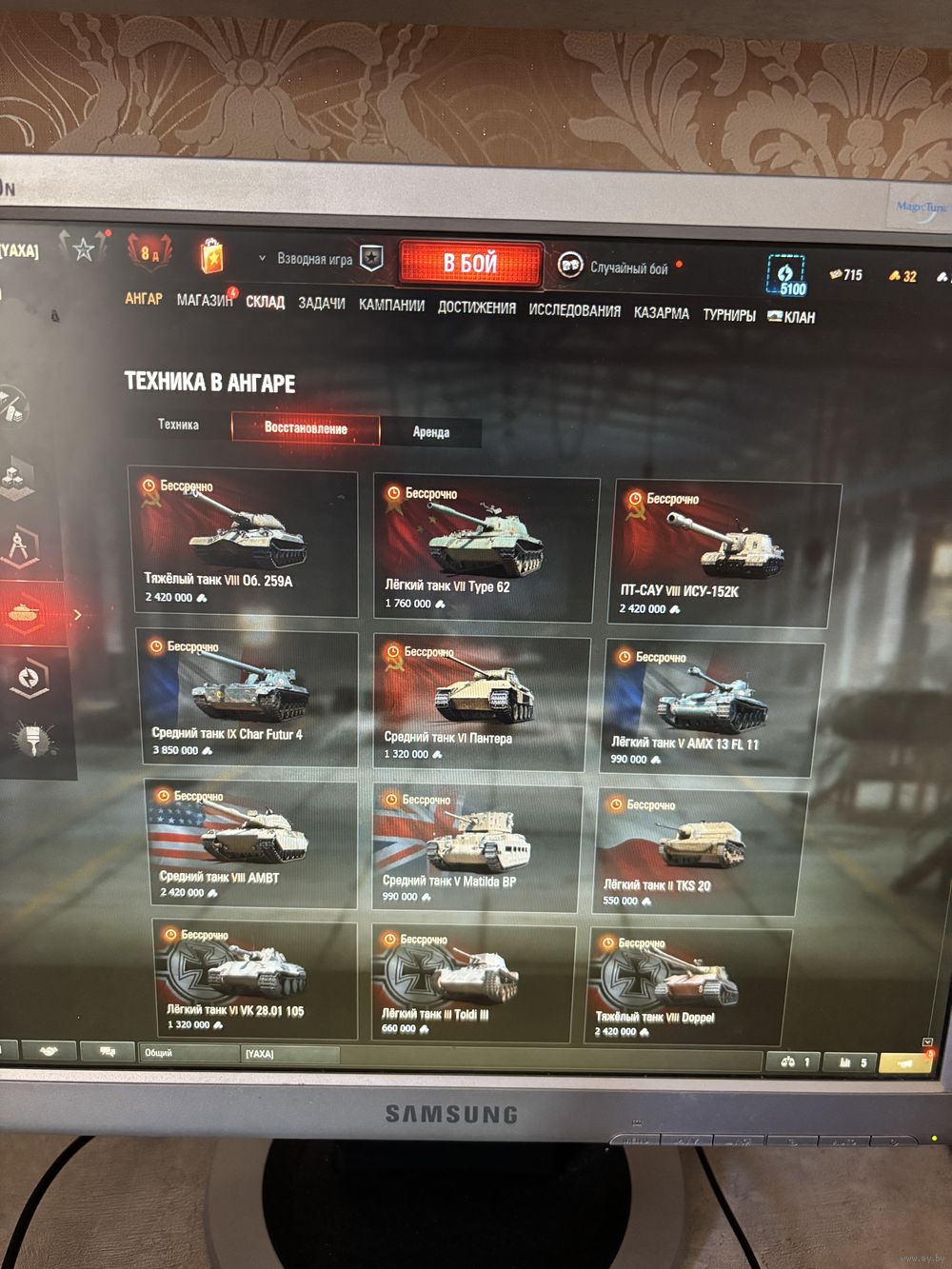Viewport: 952px width, 1269px height.
Task: Open the МАГАЗИН menu
Action: (x=204, y=300)
